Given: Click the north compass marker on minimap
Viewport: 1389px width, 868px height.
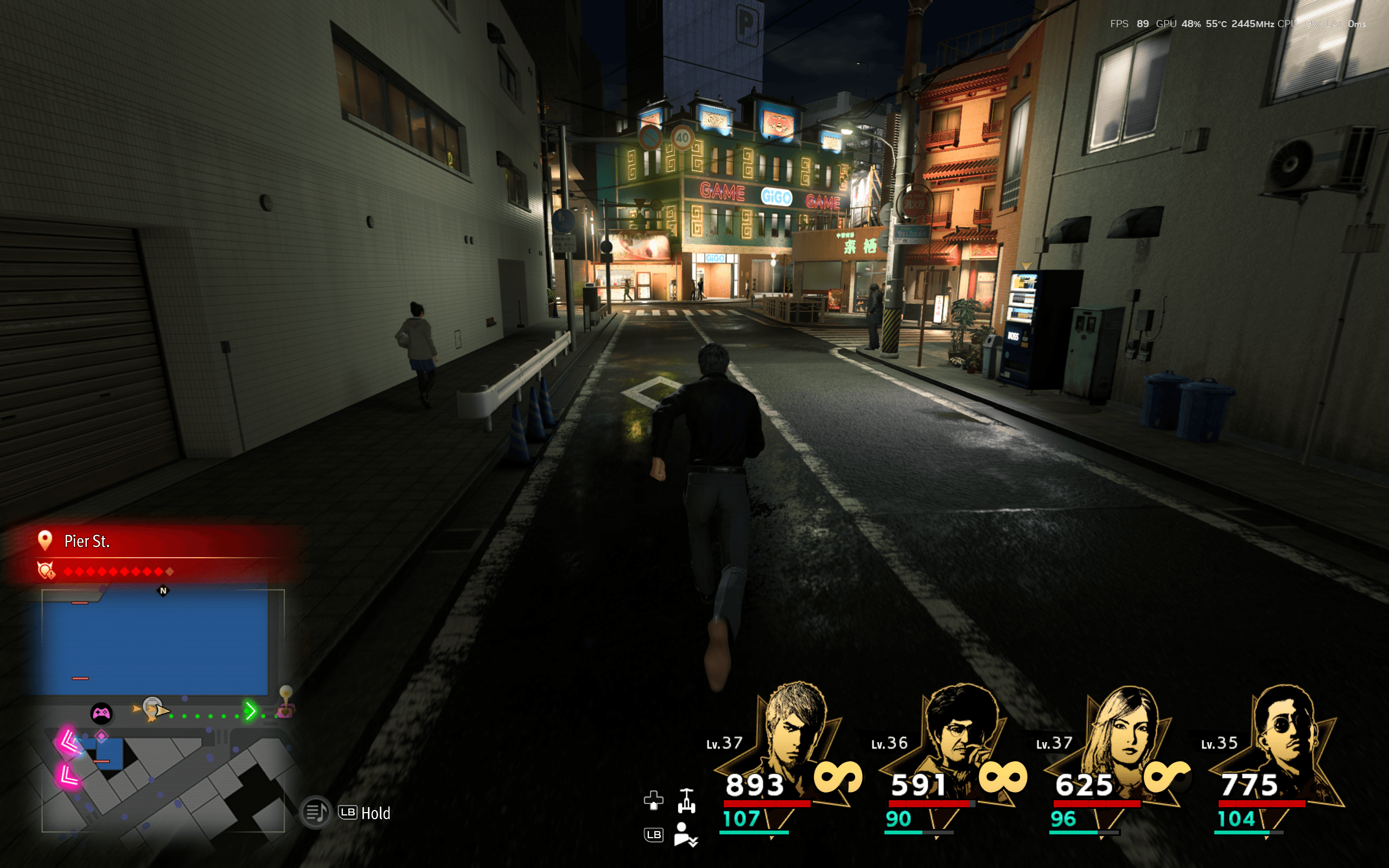Looking at the screenshot, I should (x=163, y=591).
